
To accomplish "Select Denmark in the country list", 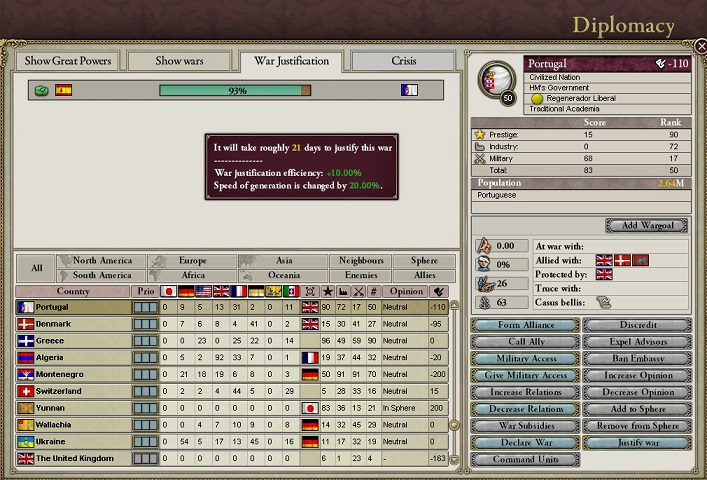I will [55, 324].
